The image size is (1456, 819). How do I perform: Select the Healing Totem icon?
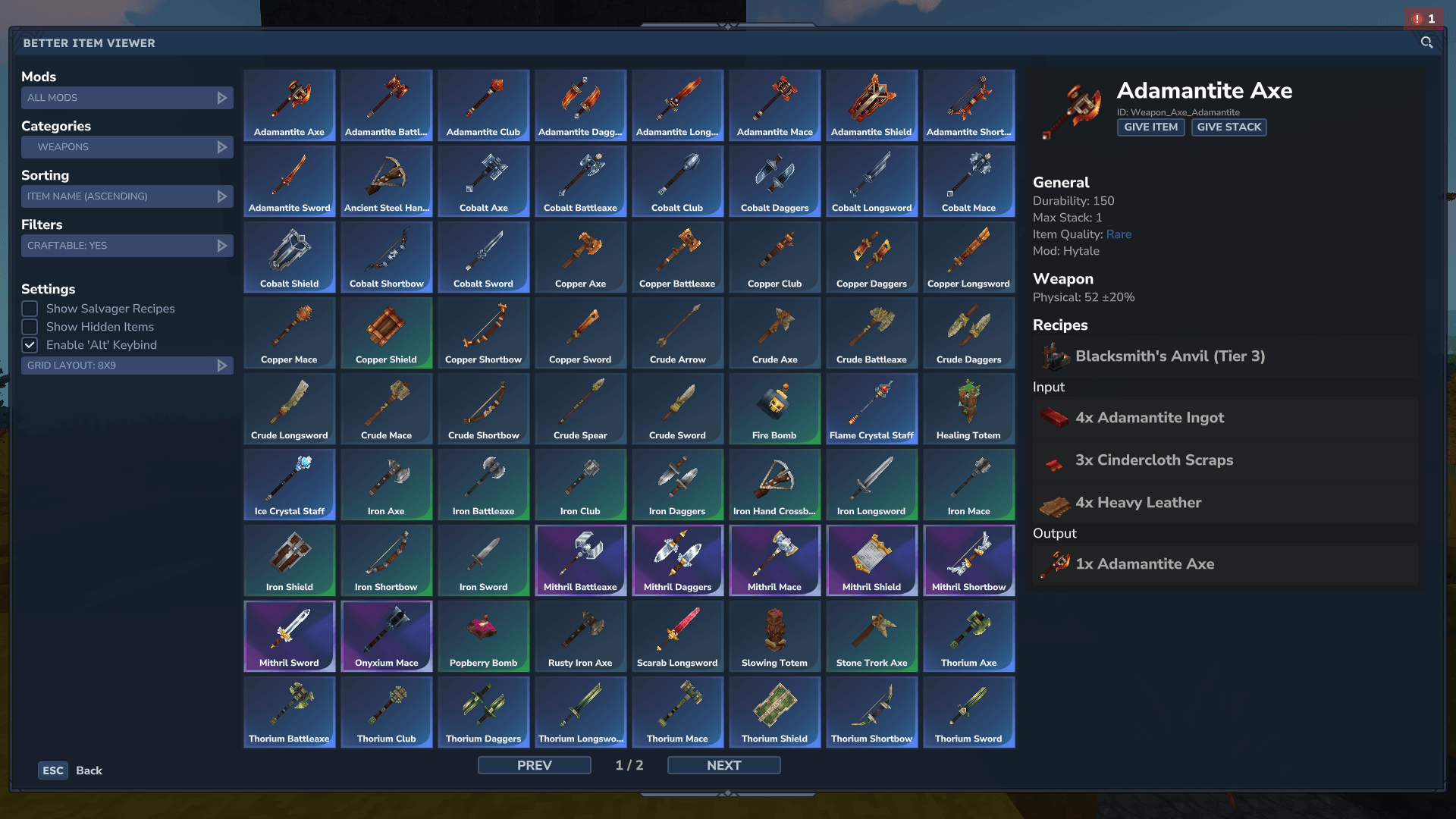coord(968,408)
